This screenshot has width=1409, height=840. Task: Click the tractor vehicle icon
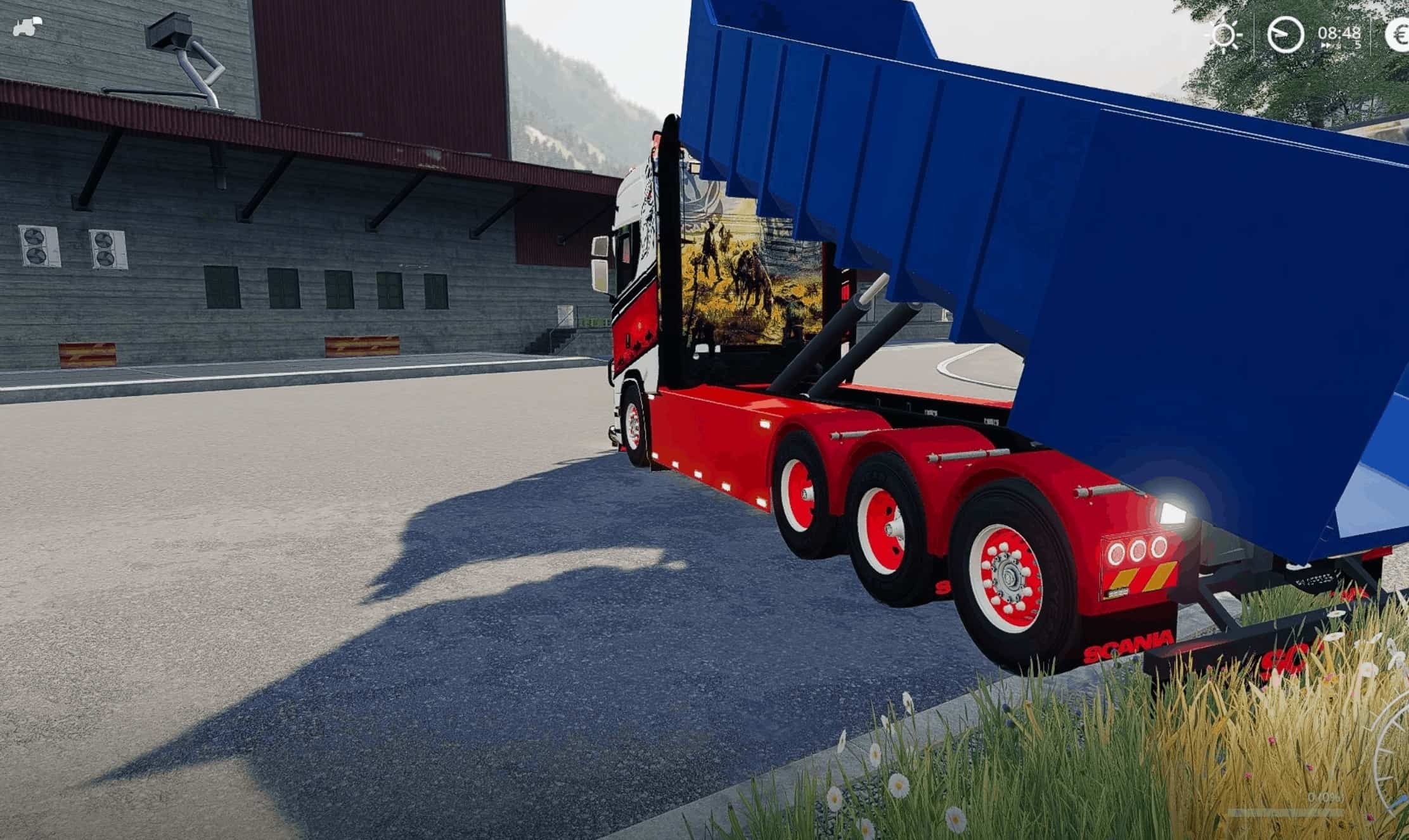click(x=27, y=27)
